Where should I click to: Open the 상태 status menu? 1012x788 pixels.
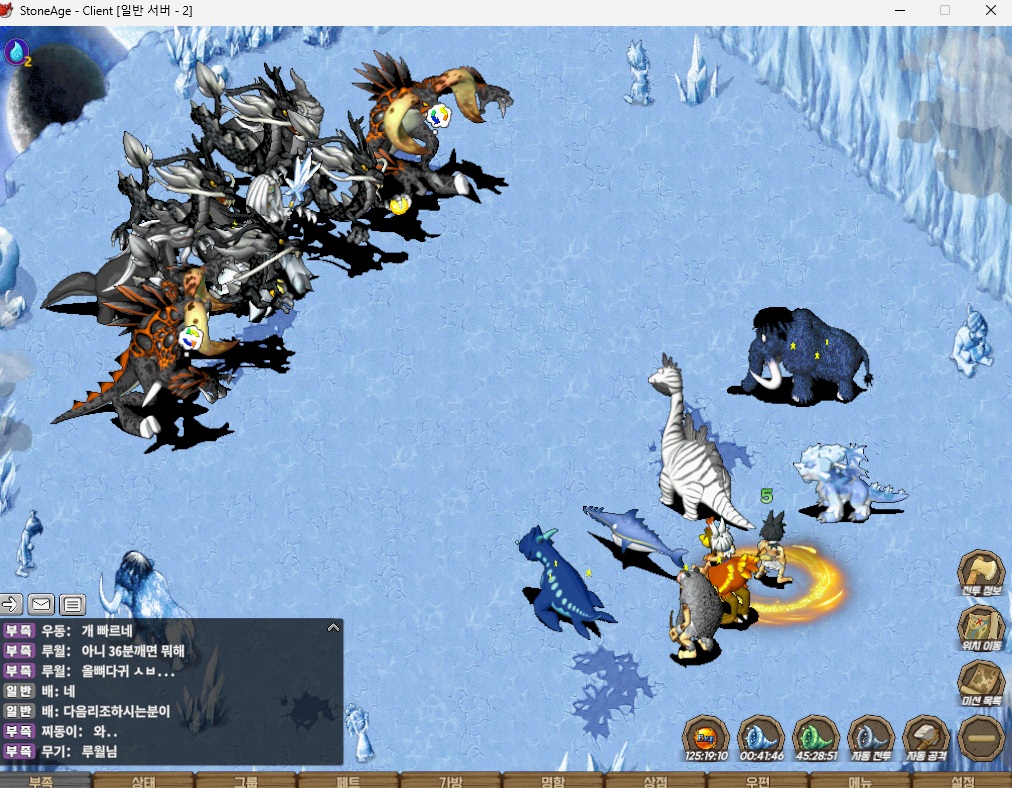144,781
